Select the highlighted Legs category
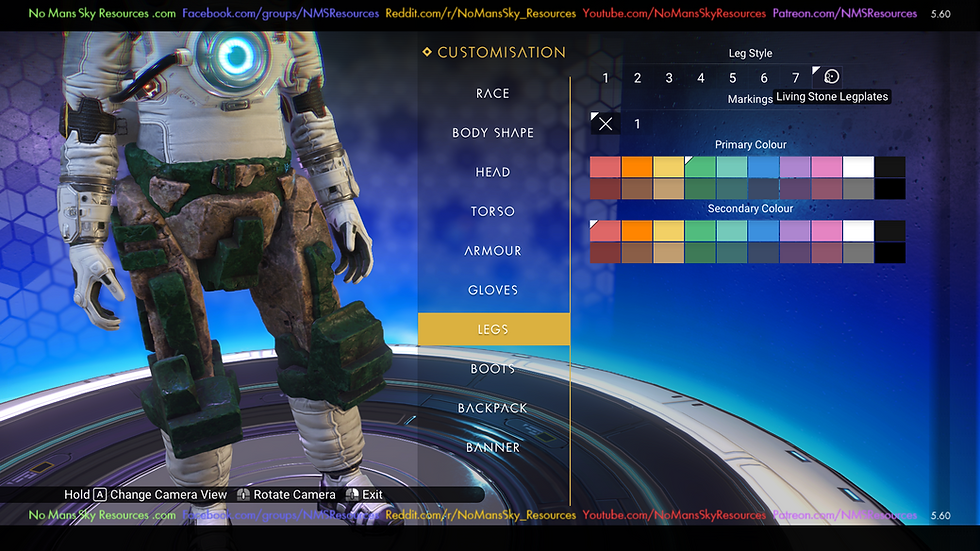Screen dimensions: 980x551 pos(493,329)
